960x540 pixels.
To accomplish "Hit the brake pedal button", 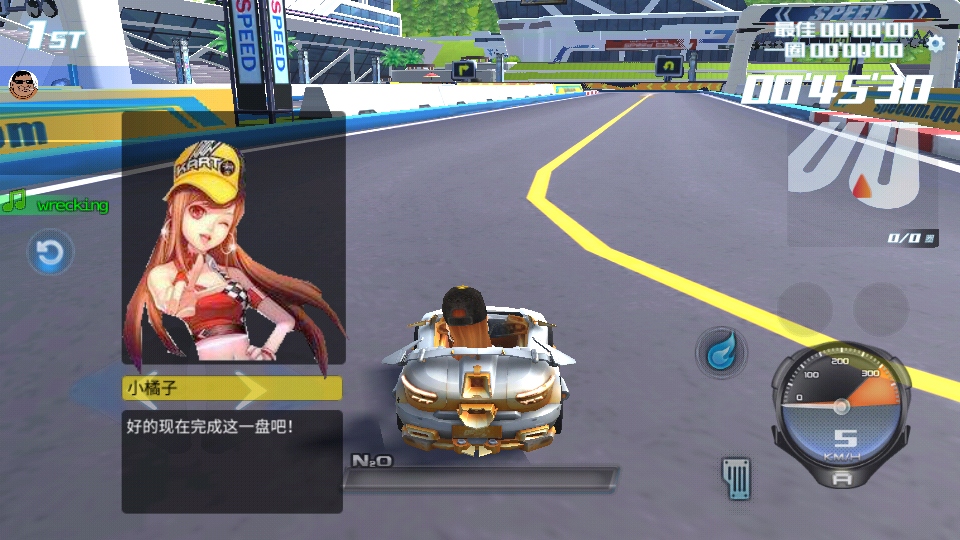I will tap(736, 477).
